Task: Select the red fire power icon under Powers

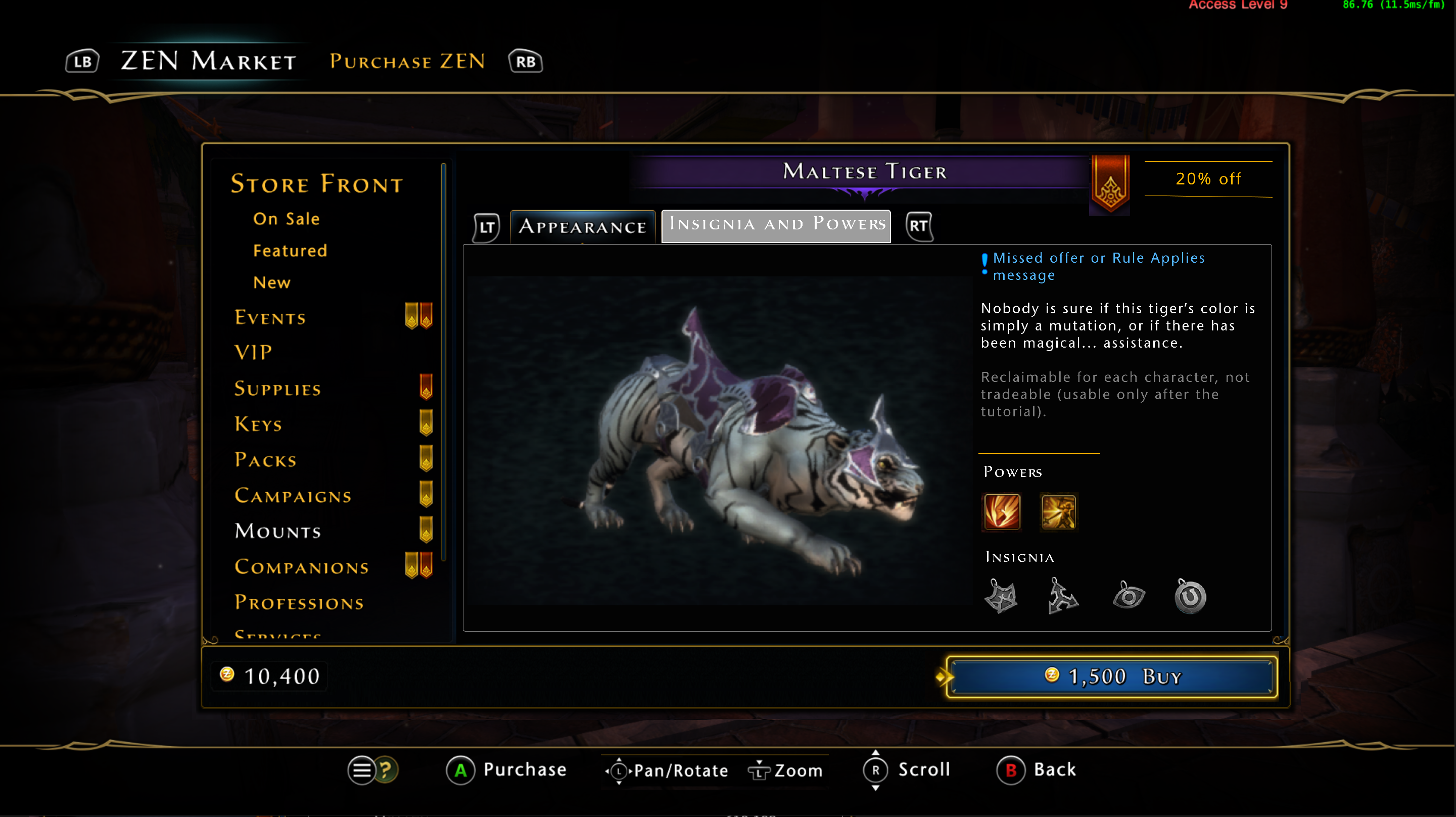Action: point(1001,512)
